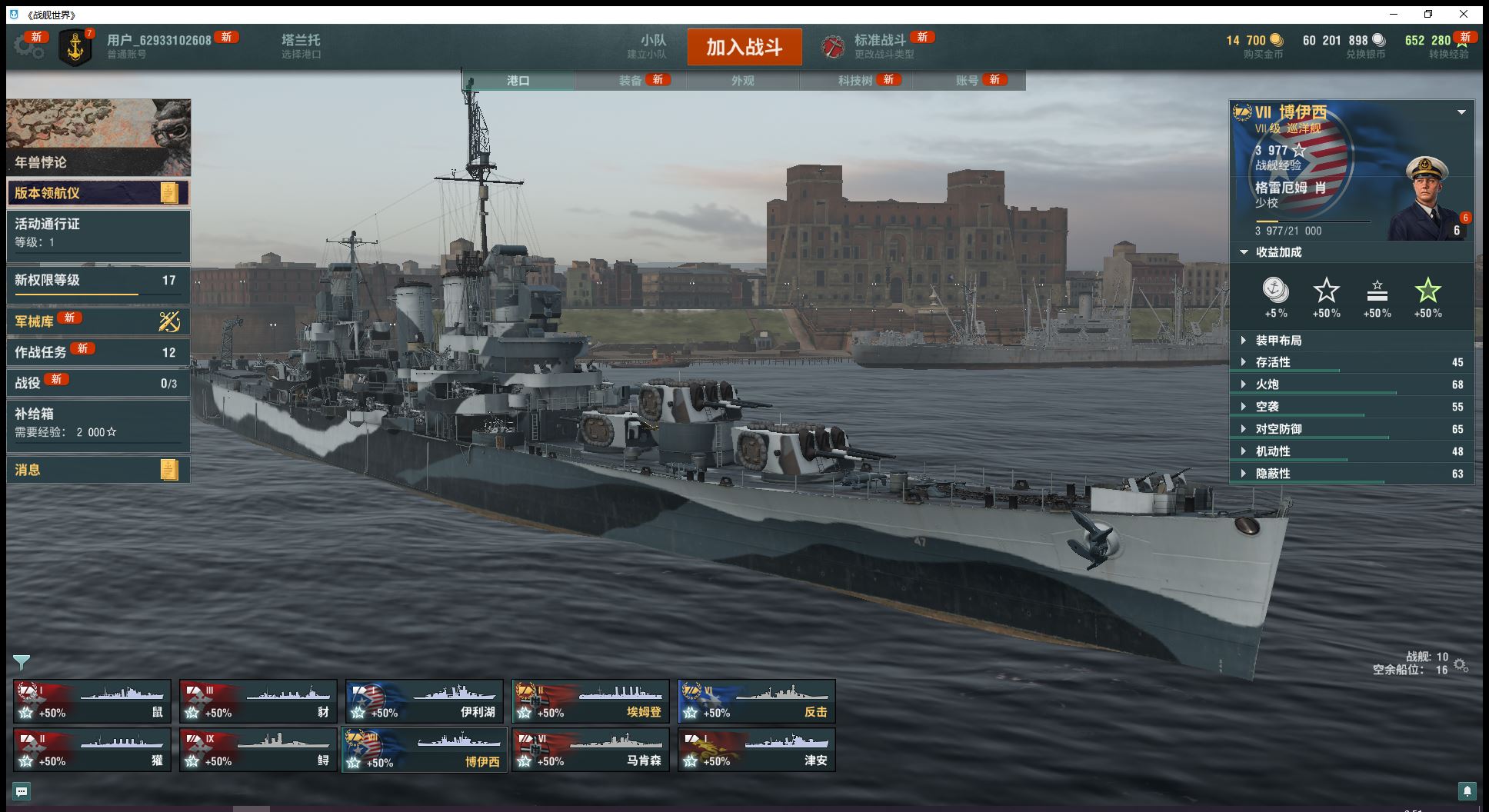The image size is (1489, 812).
Task: Select the 伊利湖 ship in carousel
Action: point(425,701)
